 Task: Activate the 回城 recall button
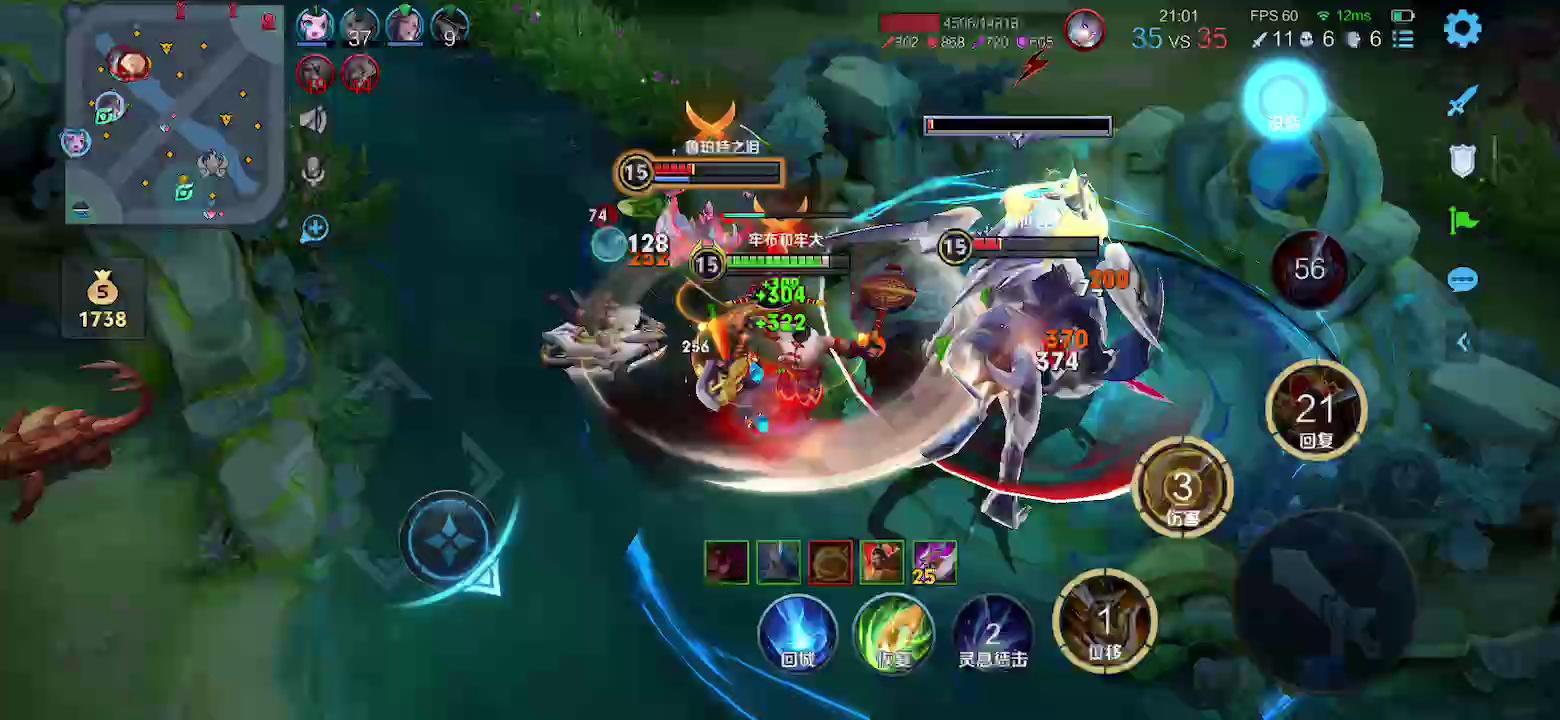[x=798, y=632]
